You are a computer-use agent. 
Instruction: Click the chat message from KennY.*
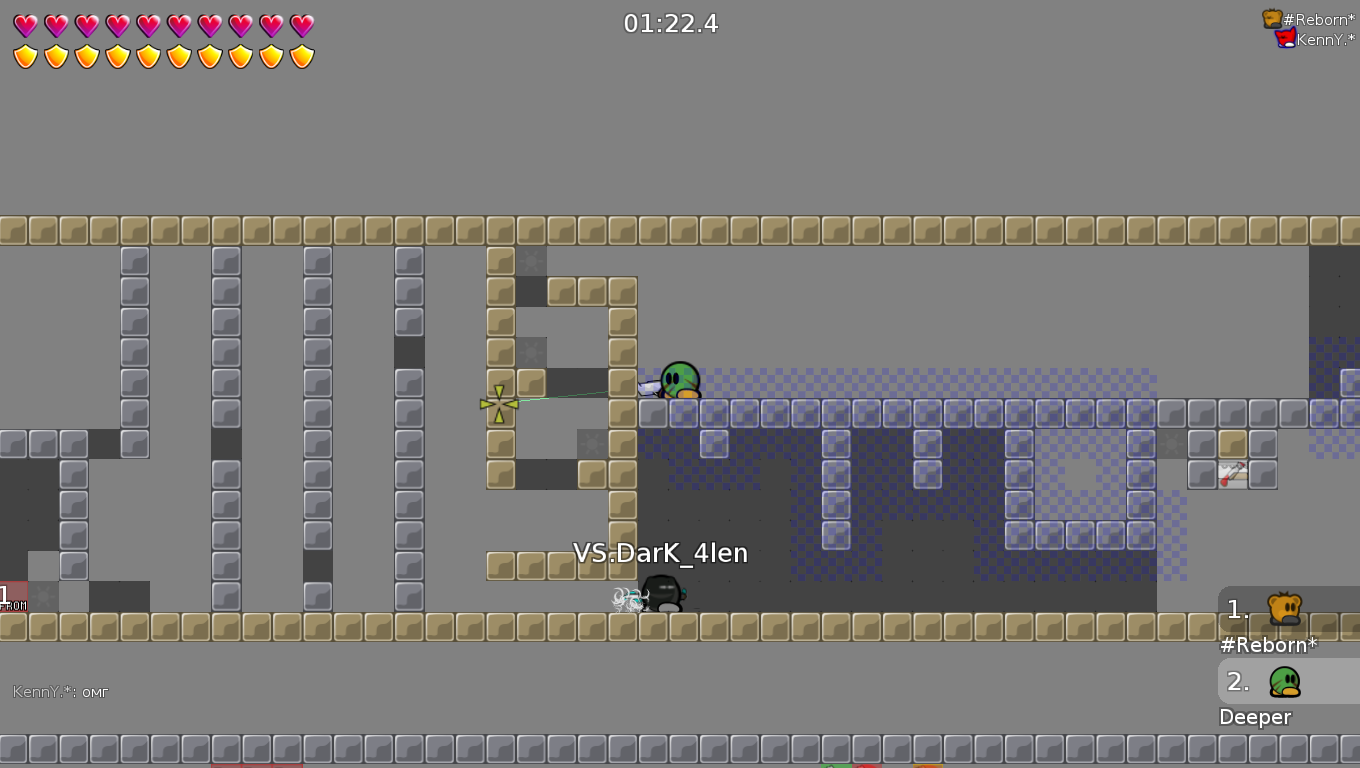click(x=58, y=691)
